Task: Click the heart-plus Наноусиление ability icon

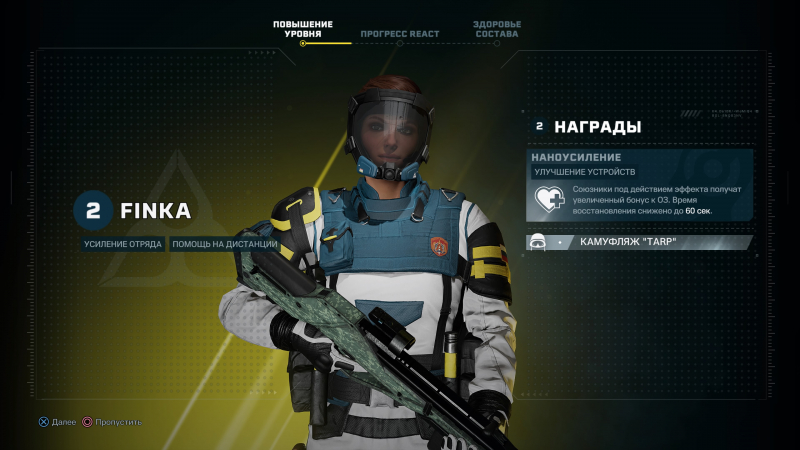Action: click(x=550, y=200)
